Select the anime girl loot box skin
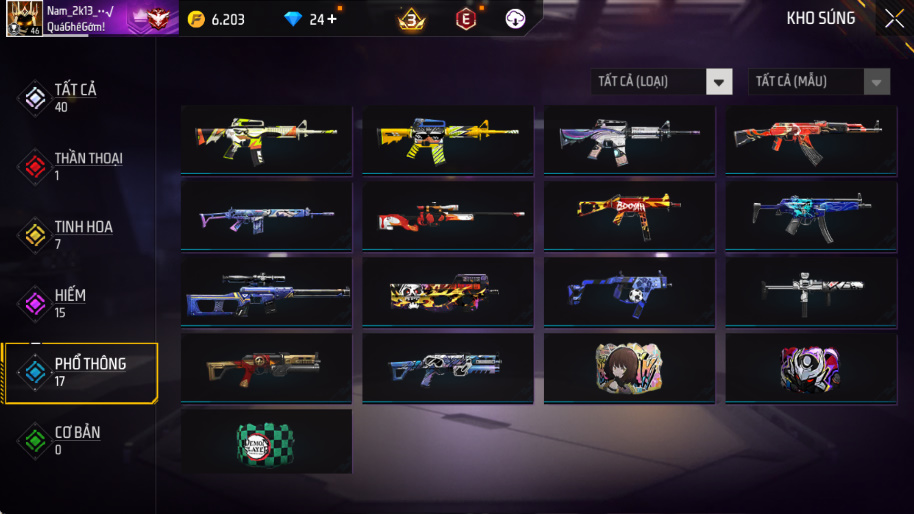Image resolution: width=914 pixels, height=514 pixels. pos(628,366)
